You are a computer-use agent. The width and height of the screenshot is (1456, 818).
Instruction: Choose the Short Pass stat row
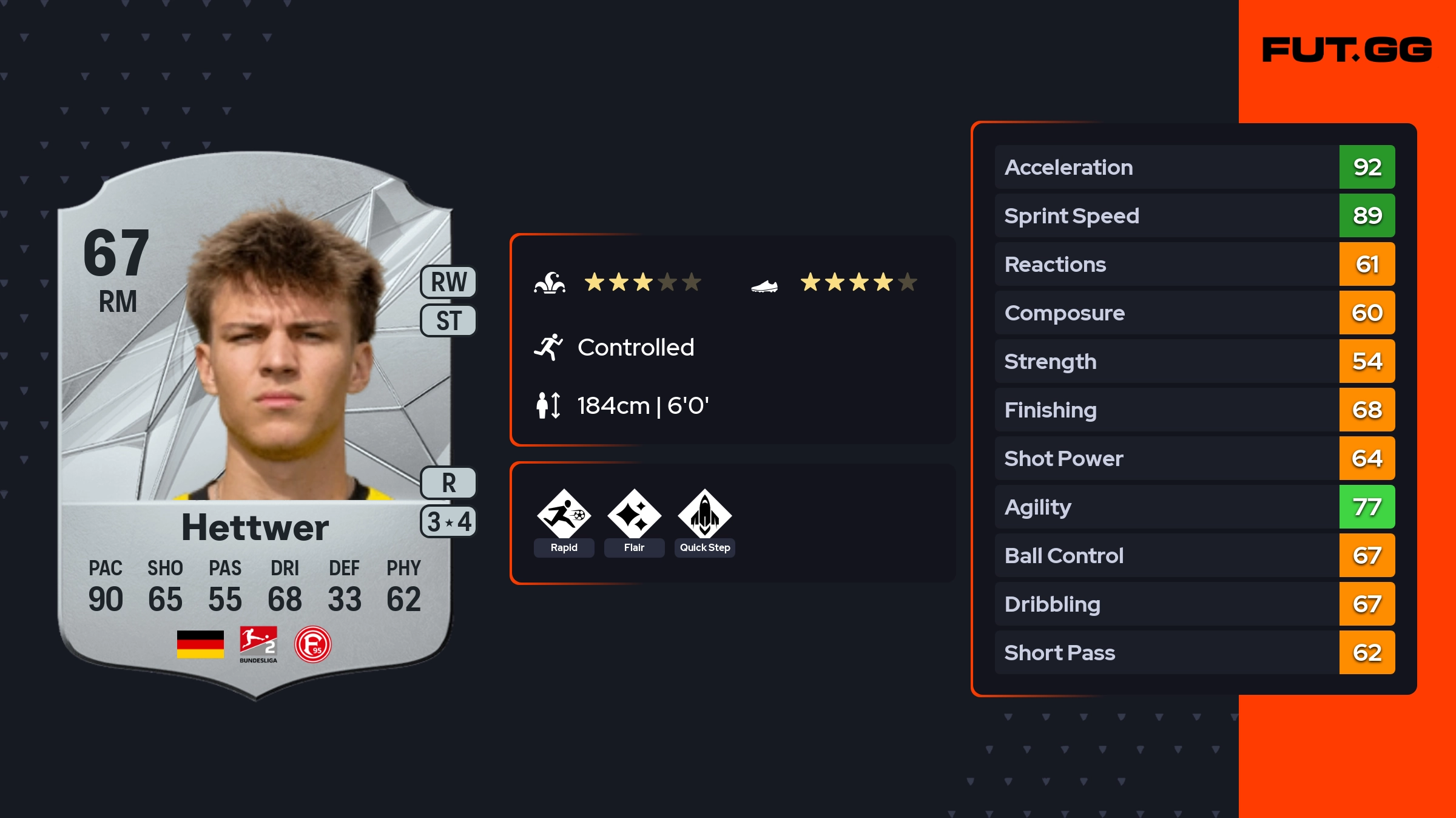tap(1195, 652)
